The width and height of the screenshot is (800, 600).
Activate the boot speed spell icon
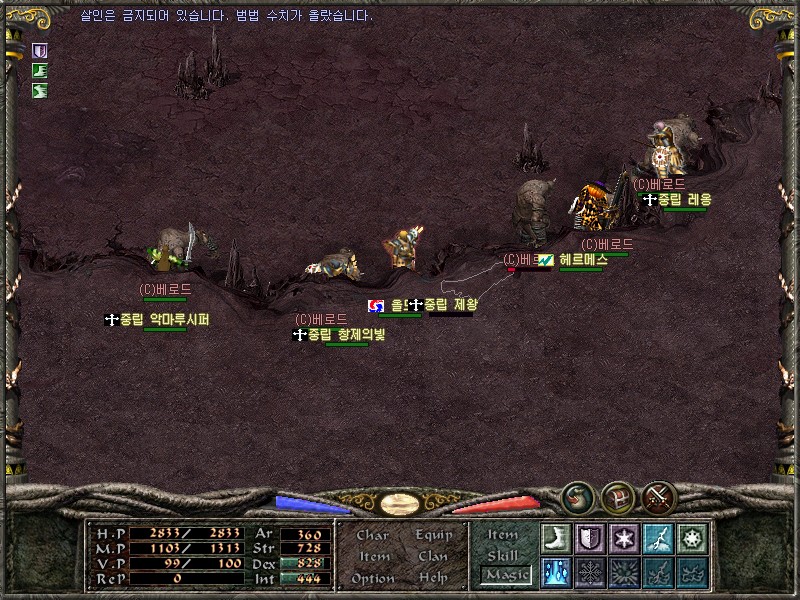tap(555, 538)
